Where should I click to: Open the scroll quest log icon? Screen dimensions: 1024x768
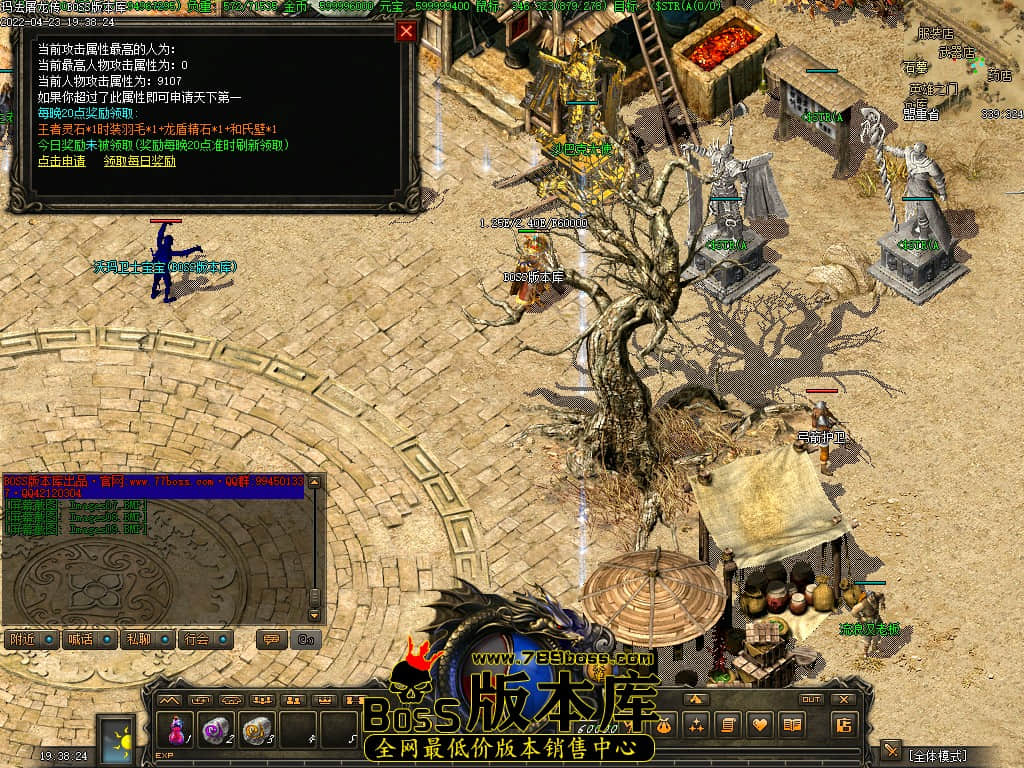(x=728, y=725)
